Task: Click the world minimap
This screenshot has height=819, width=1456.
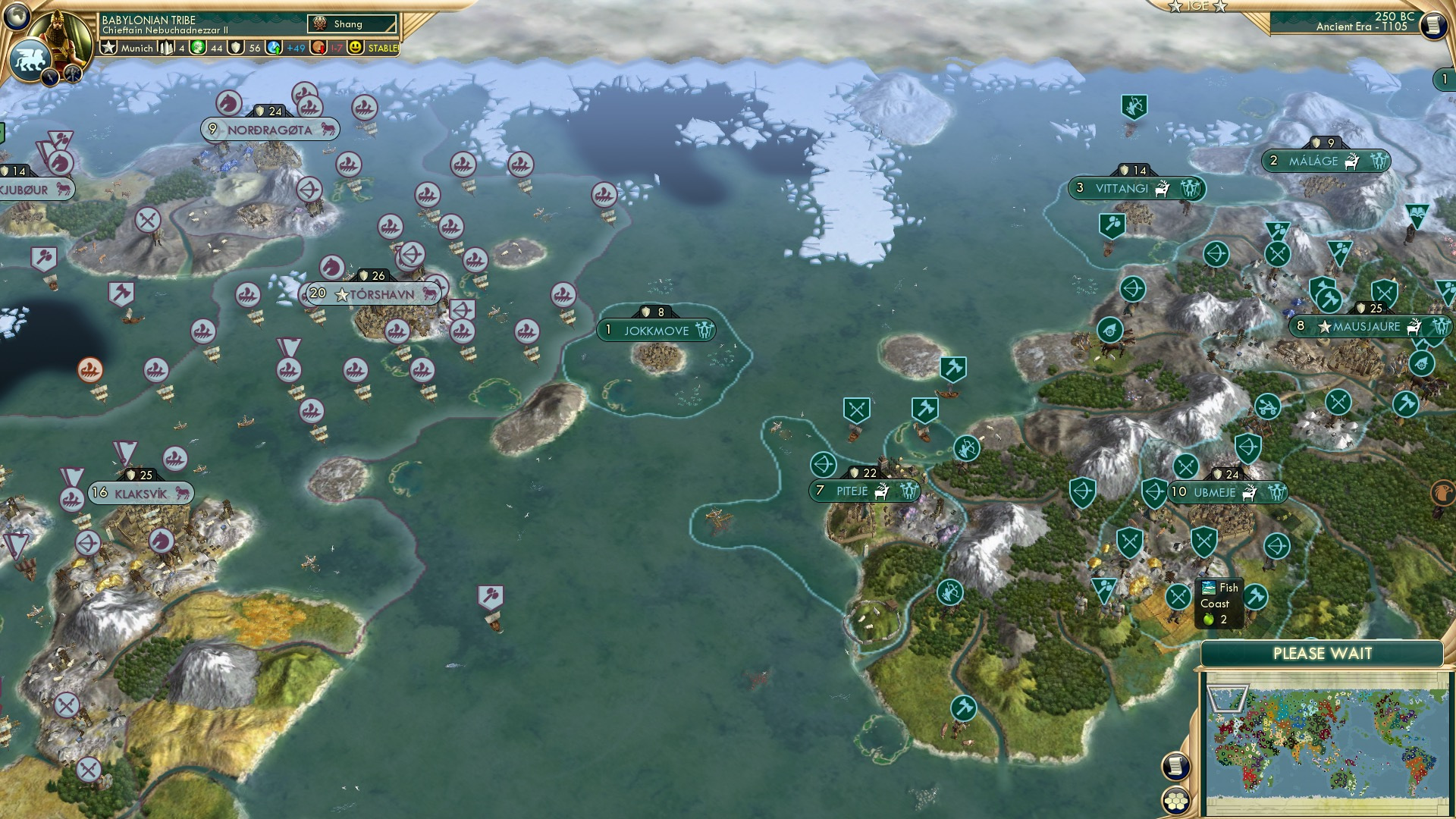Action: 1326,742
